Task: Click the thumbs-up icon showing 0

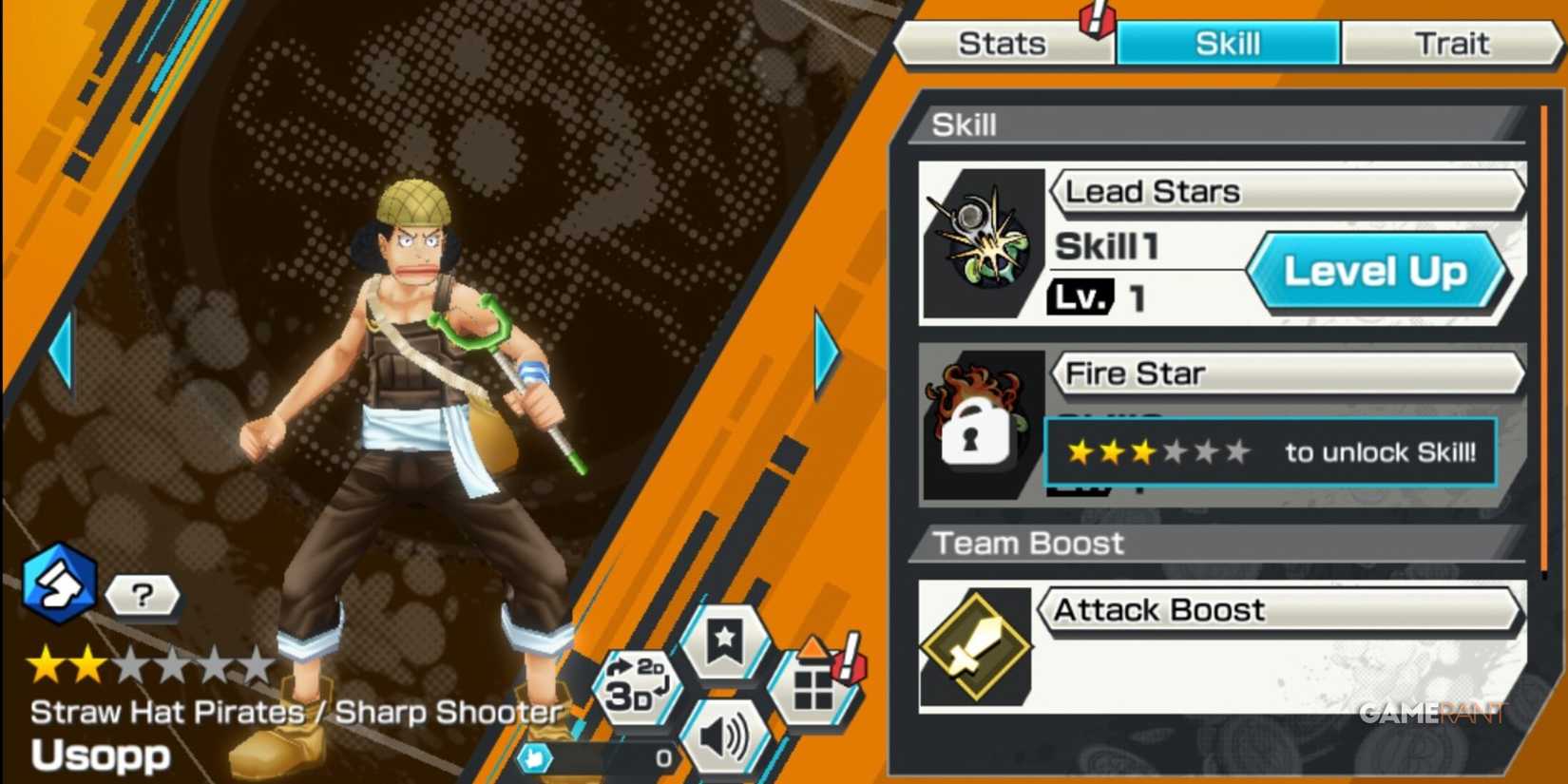Action: pos(535,757)
